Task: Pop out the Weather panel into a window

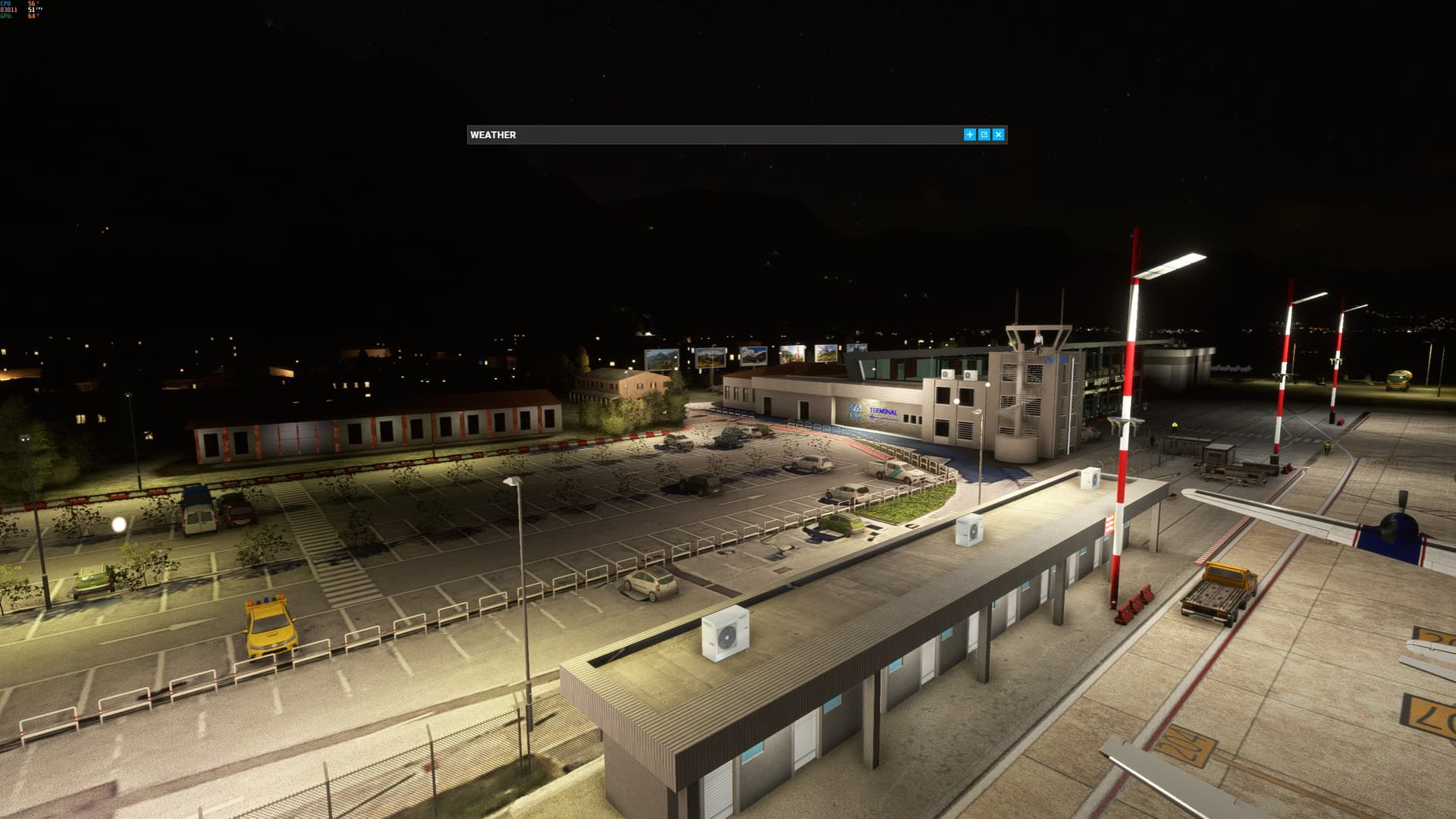Action: click(984, 134)
